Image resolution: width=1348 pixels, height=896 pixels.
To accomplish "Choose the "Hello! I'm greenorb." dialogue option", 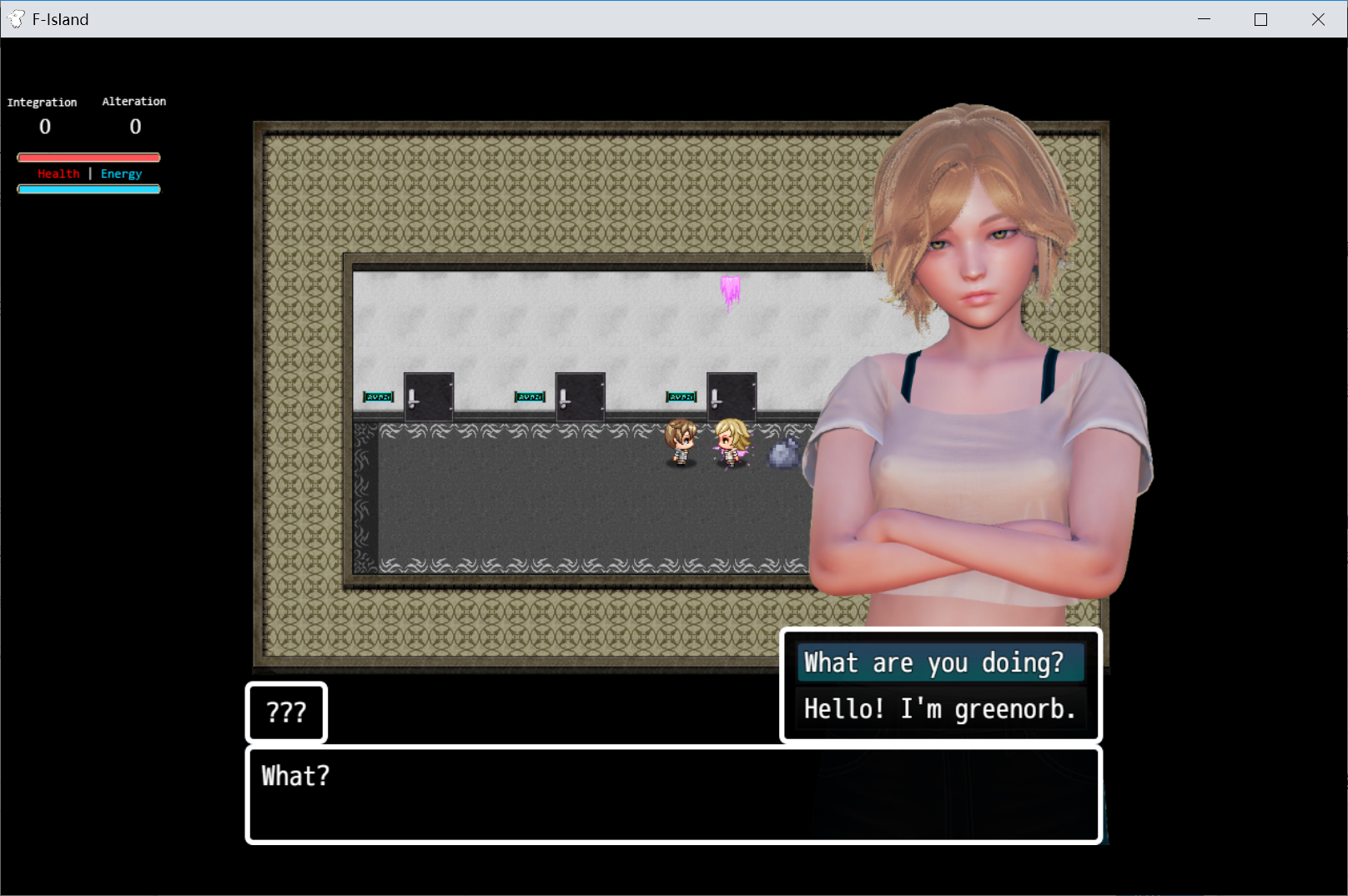I will [940, 708].
